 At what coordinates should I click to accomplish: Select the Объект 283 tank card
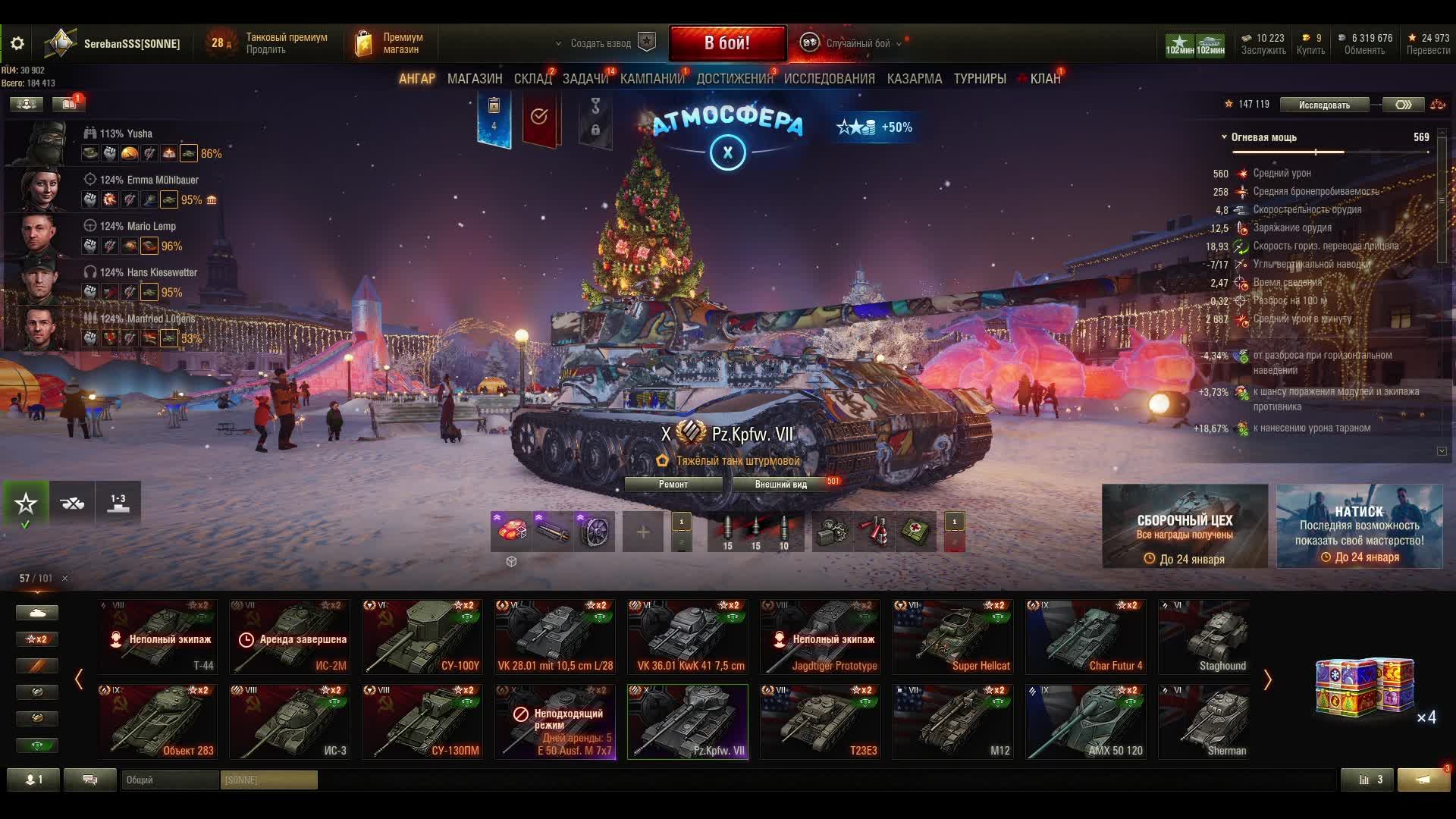pyautogui.click(x=158, y=722)
